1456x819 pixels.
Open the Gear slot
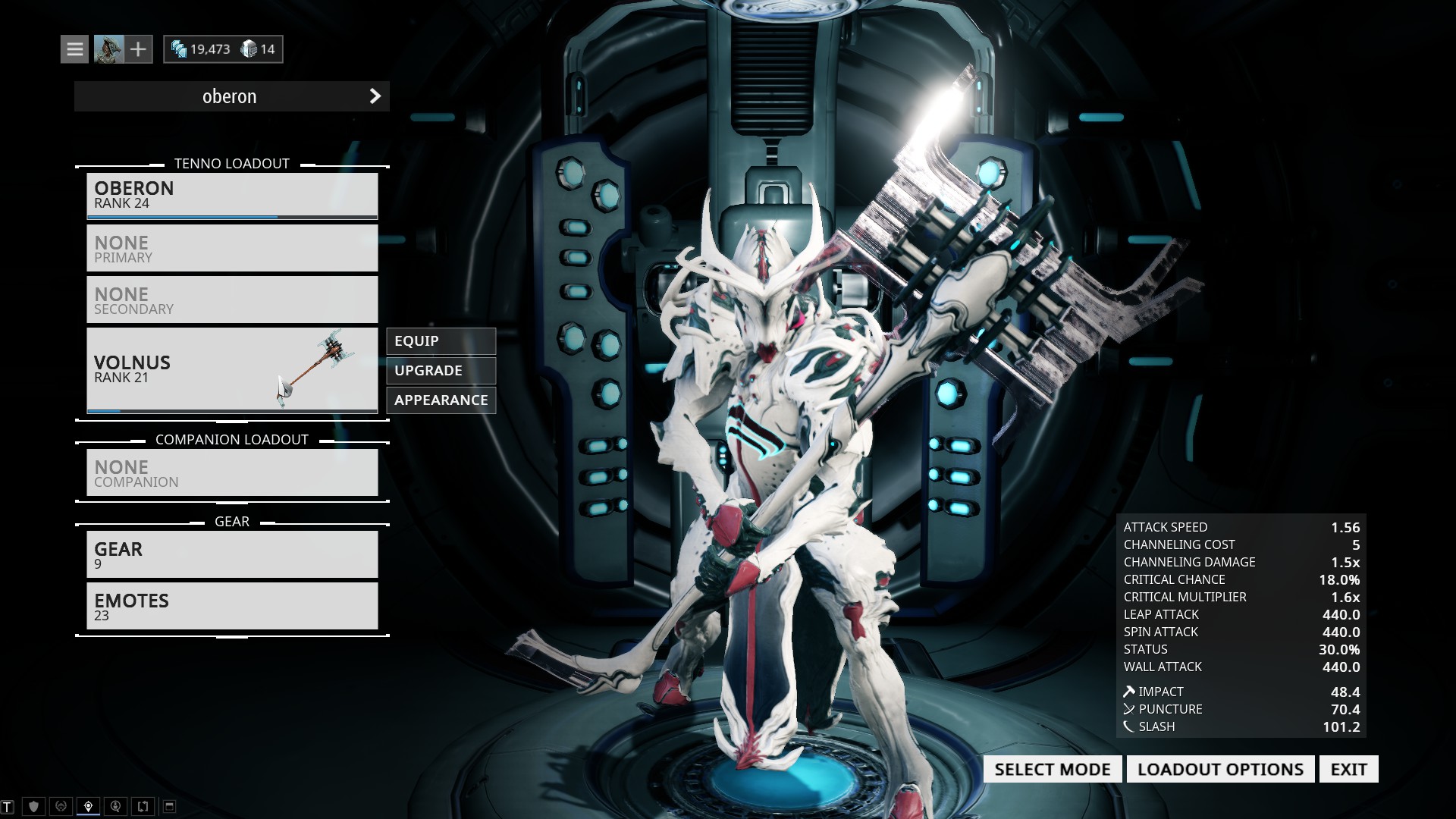tap(232, 555)
